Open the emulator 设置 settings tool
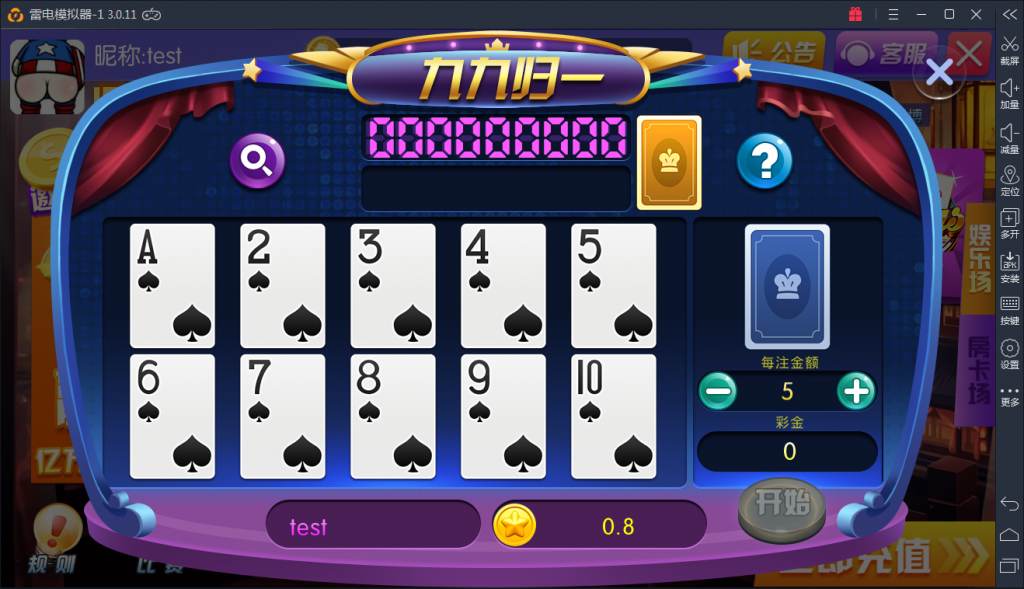This screenshot has width=1024, height=589. pyautogui.click(x=1010, y=353)
